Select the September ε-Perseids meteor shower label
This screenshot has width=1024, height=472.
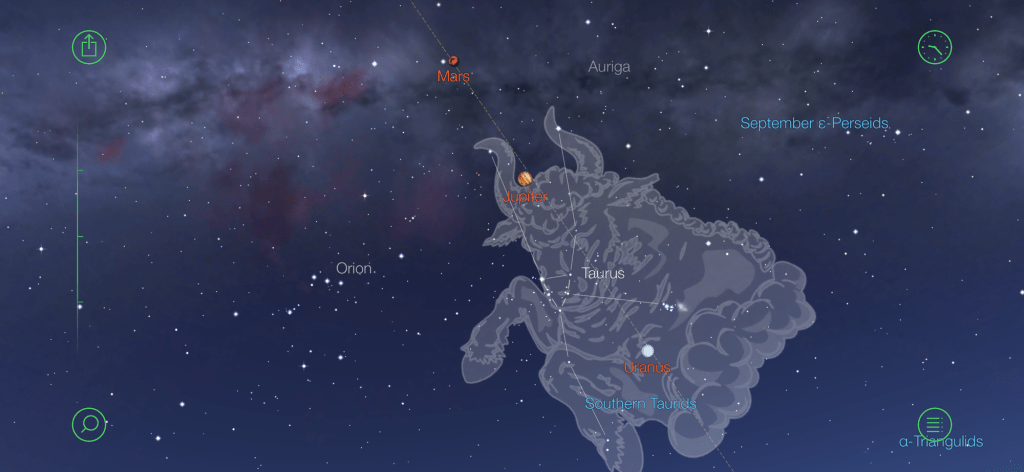pos(814,124)
